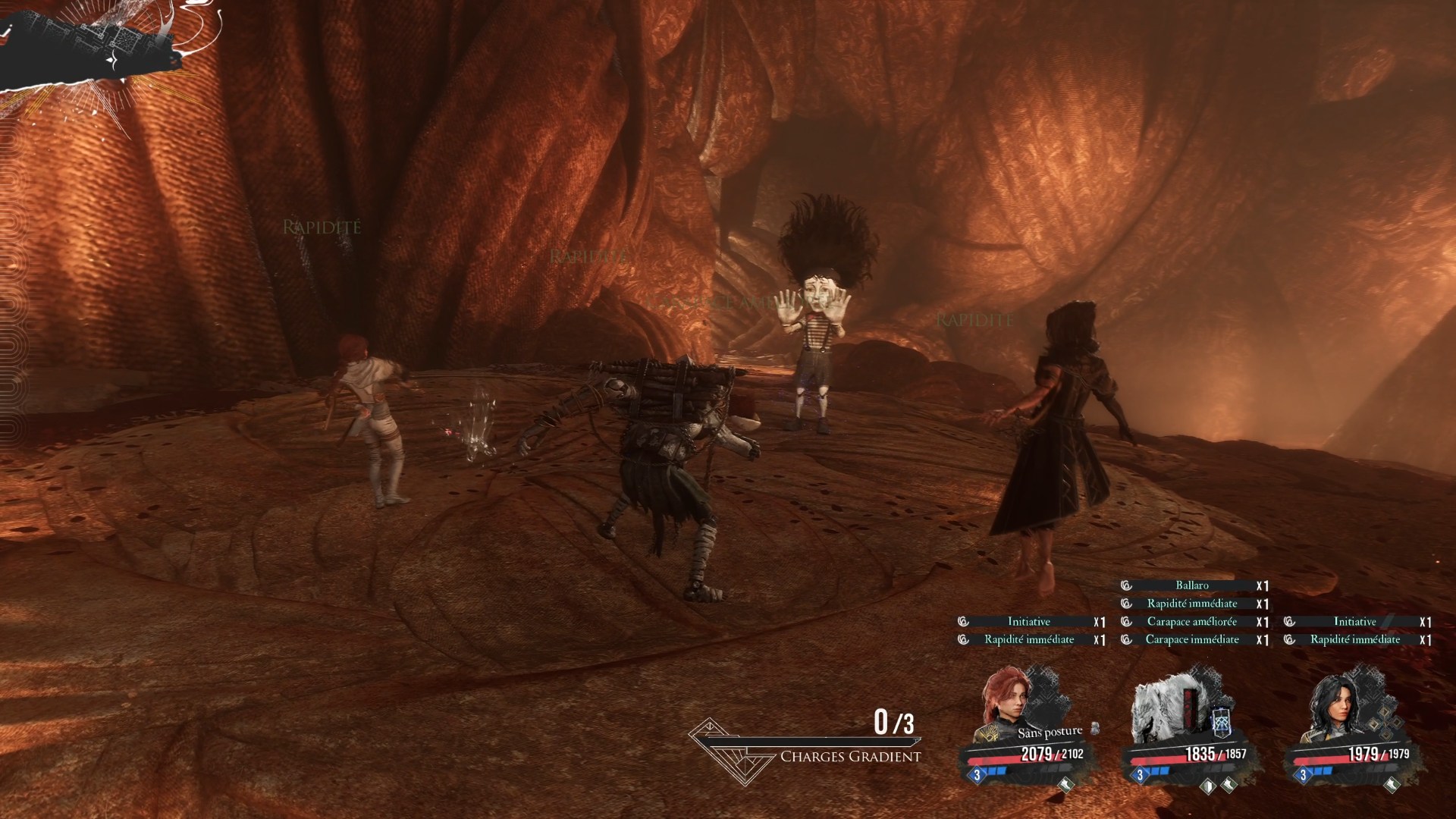Screen dimensions: 1456x819
Task: Click the Carapace immédiate status entry
Action: 1192,640
